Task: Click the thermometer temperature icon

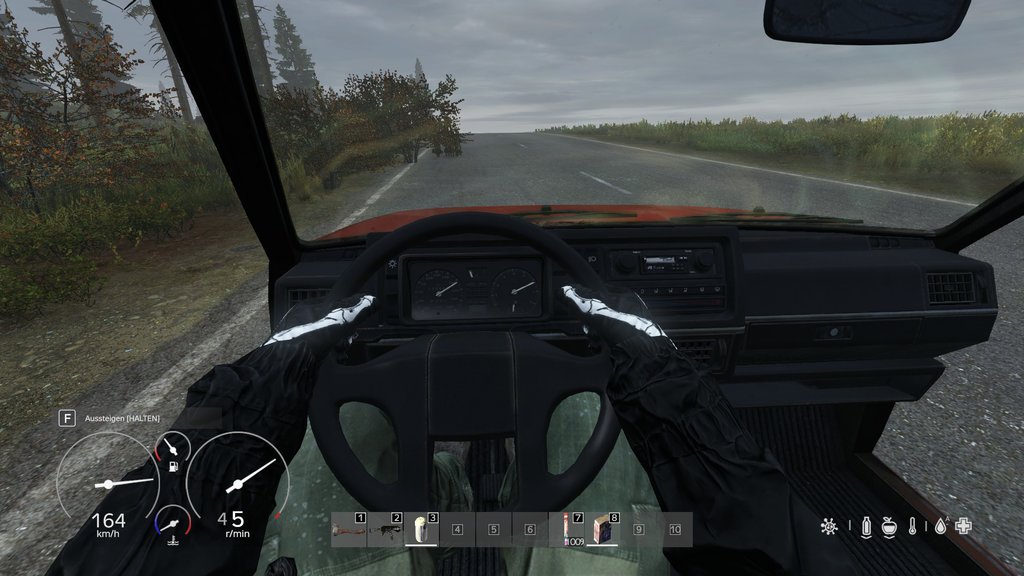Action: (x=913, y=526)
